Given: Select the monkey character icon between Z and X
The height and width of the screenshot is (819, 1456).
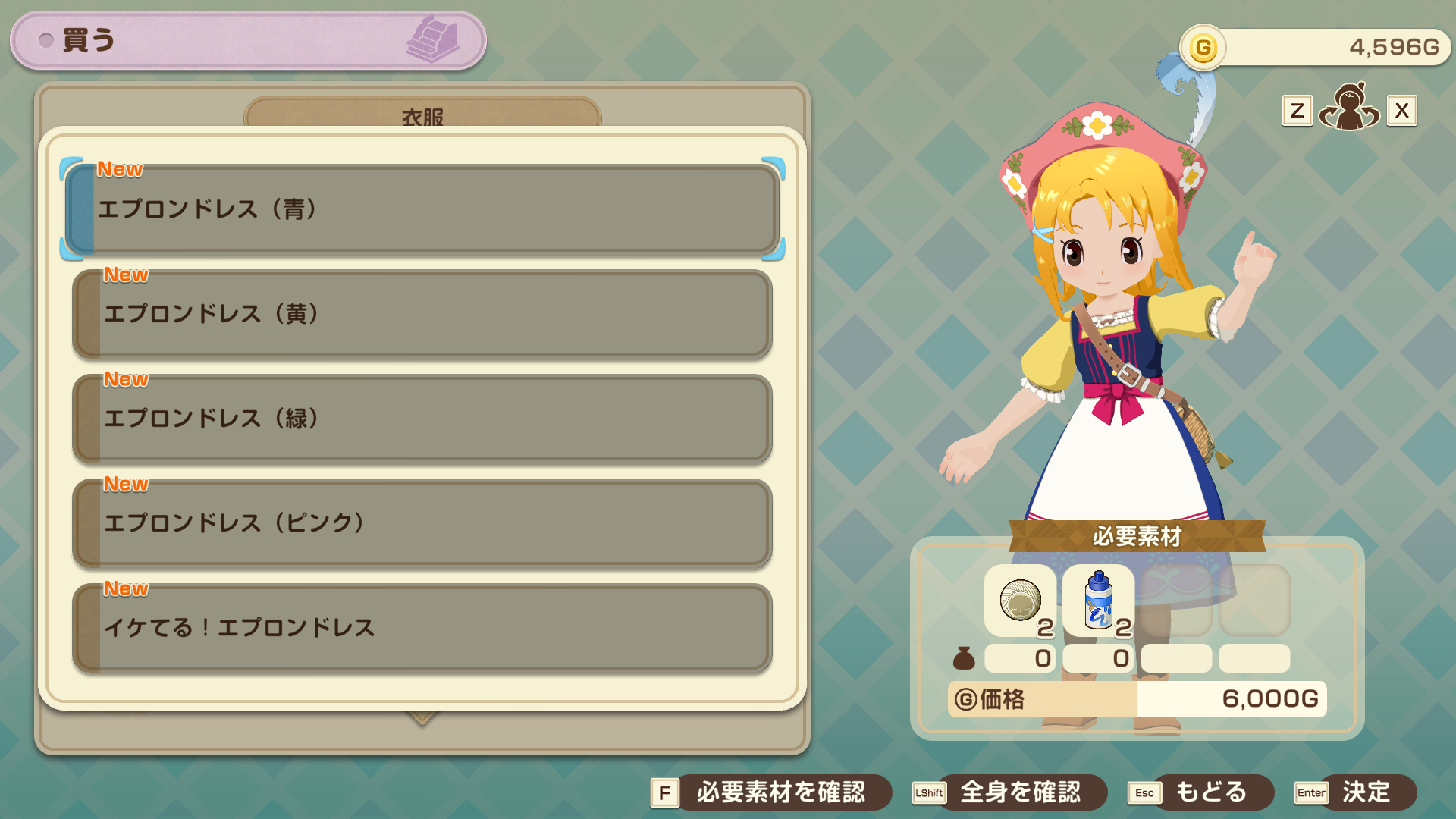Looking at the screenshot, I should 1349,110.
